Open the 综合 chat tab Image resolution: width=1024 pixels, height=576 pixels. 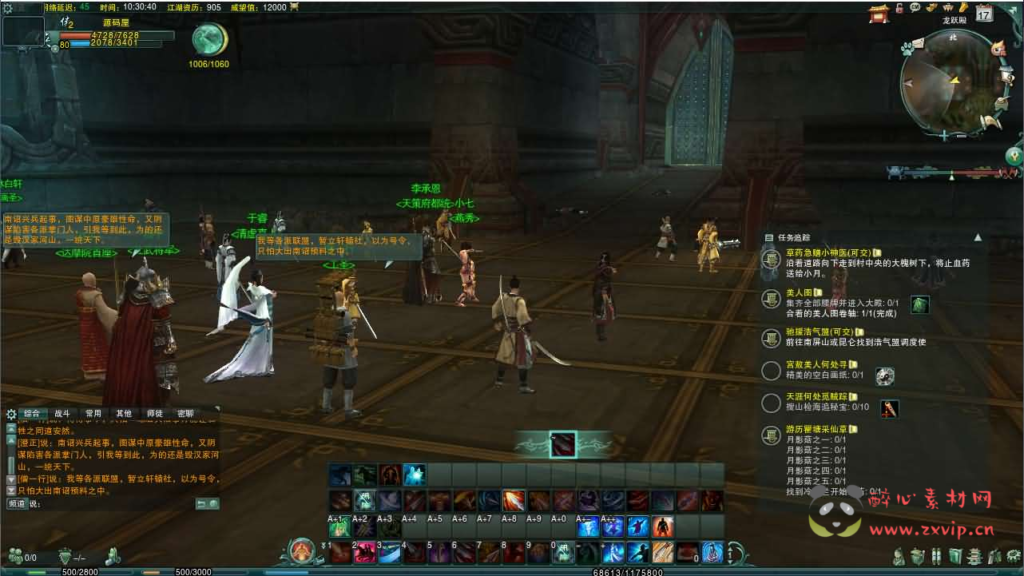click(33, 412)
